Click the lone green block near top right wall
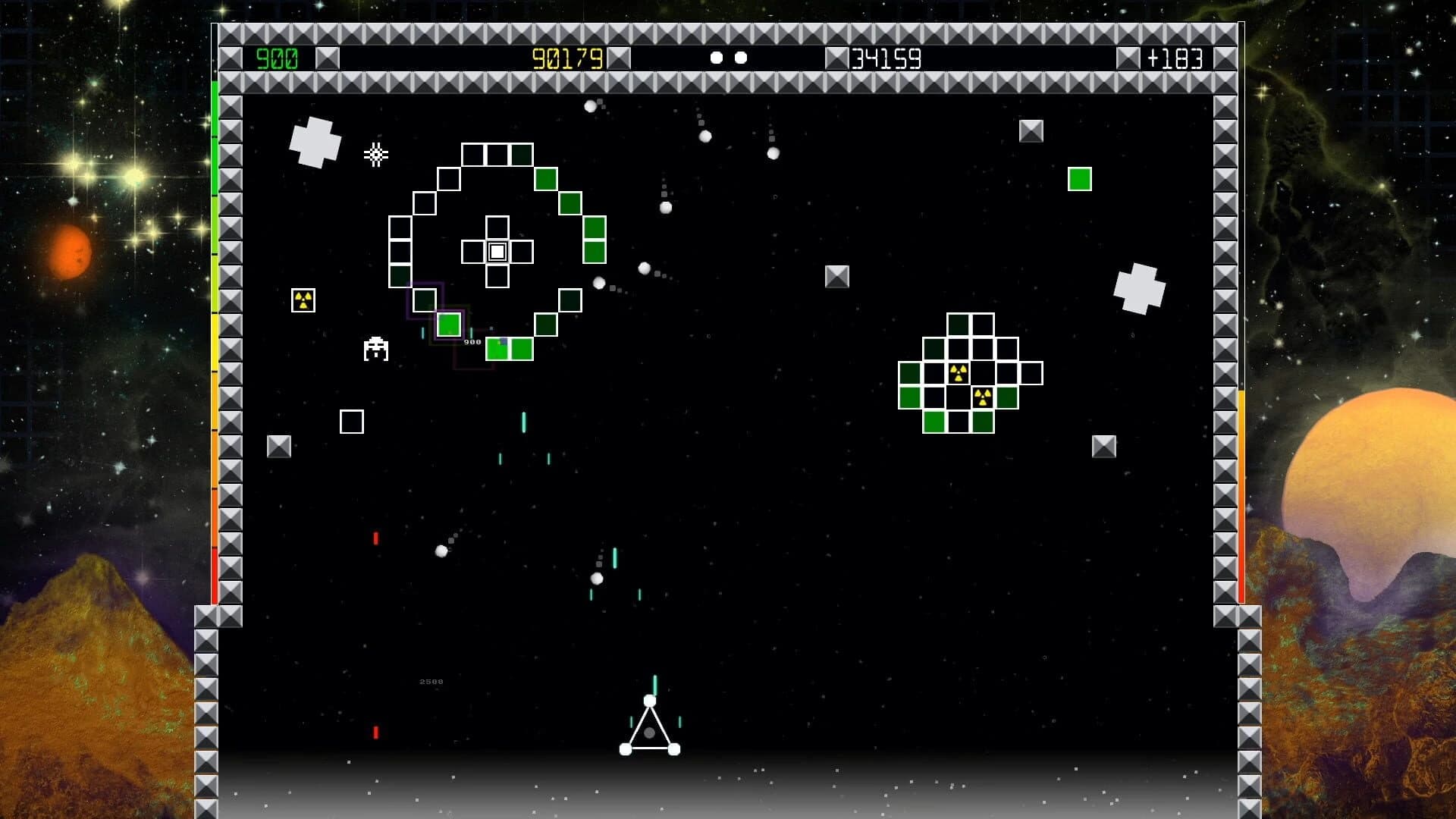 coord(1079,179)
